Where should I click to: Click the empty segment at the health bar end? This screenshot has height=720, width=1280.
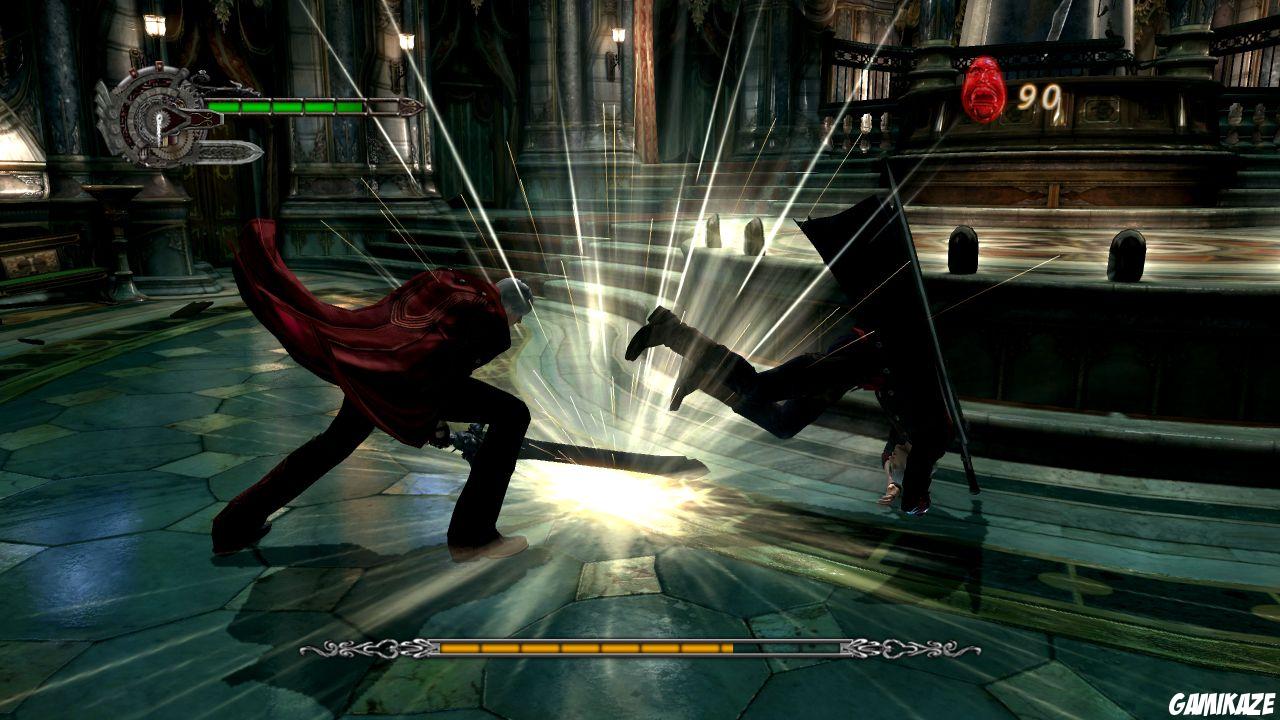(x=382, y=106)
